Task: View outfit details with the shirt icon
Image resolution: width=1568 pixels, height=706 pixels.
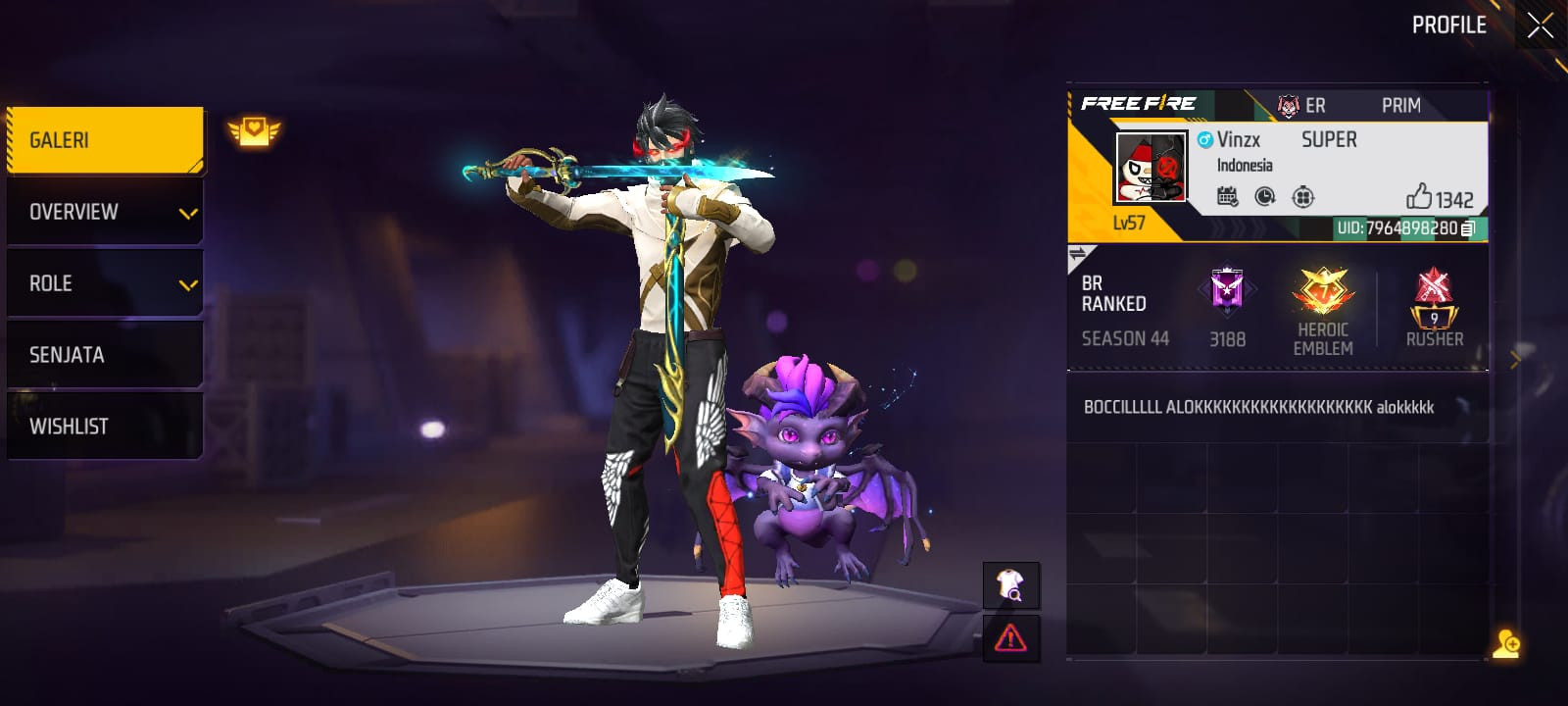Action: pos(1010,585)
